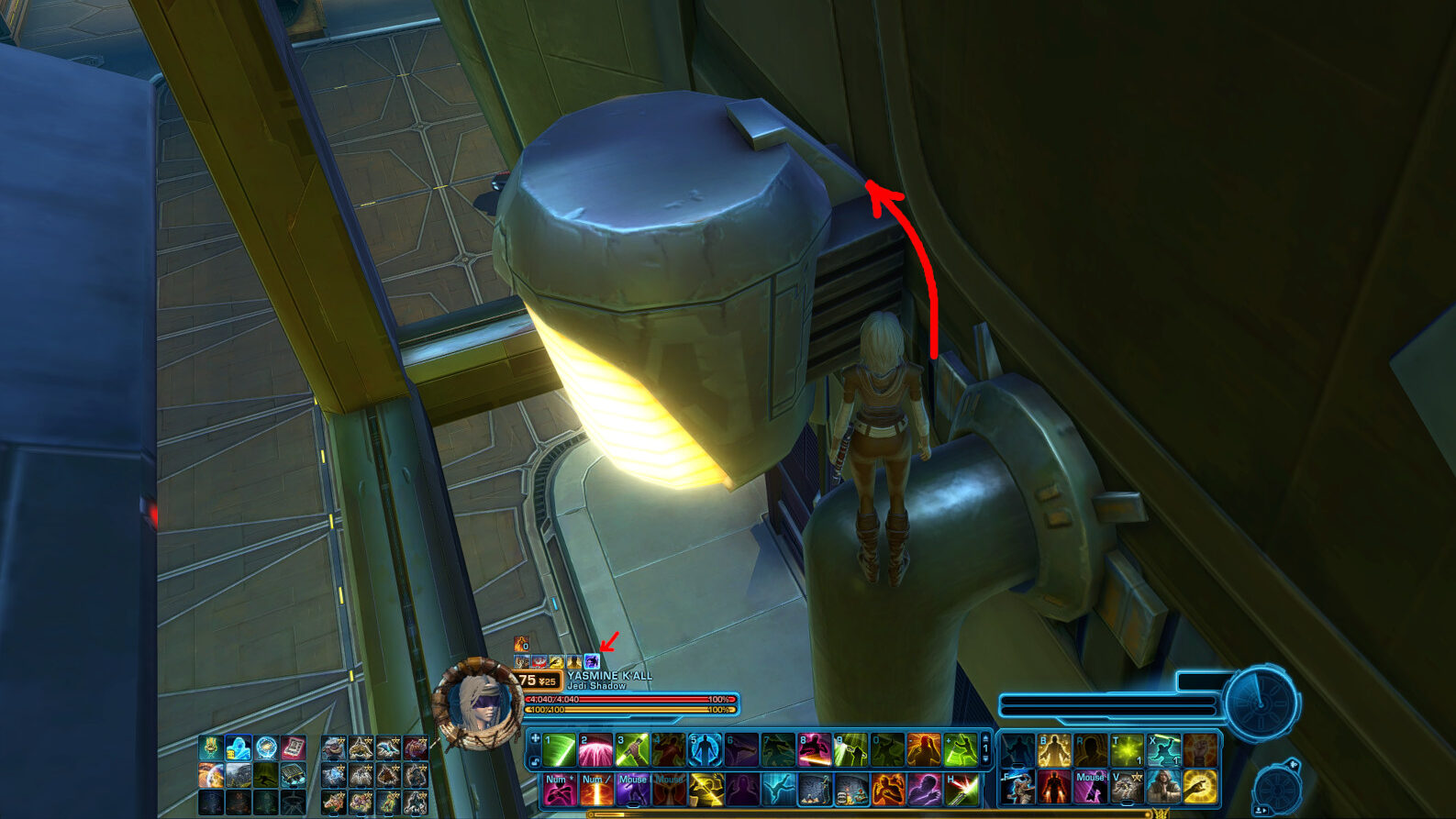Viewport: 1456px width, 819px height.
Task: Toggle the quickbar lock icon
Action: [534, 760]
